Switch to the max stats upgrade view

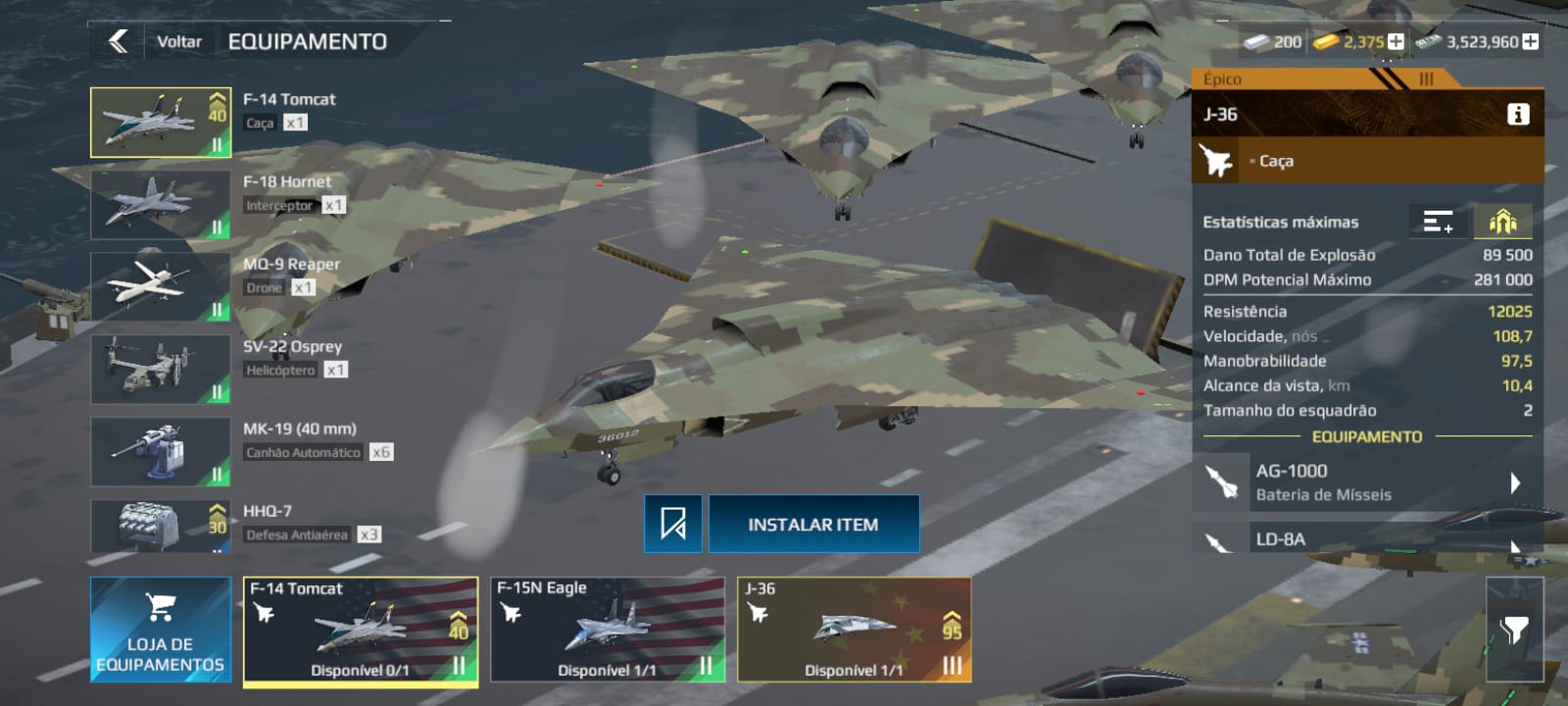tap(1502, 223)
